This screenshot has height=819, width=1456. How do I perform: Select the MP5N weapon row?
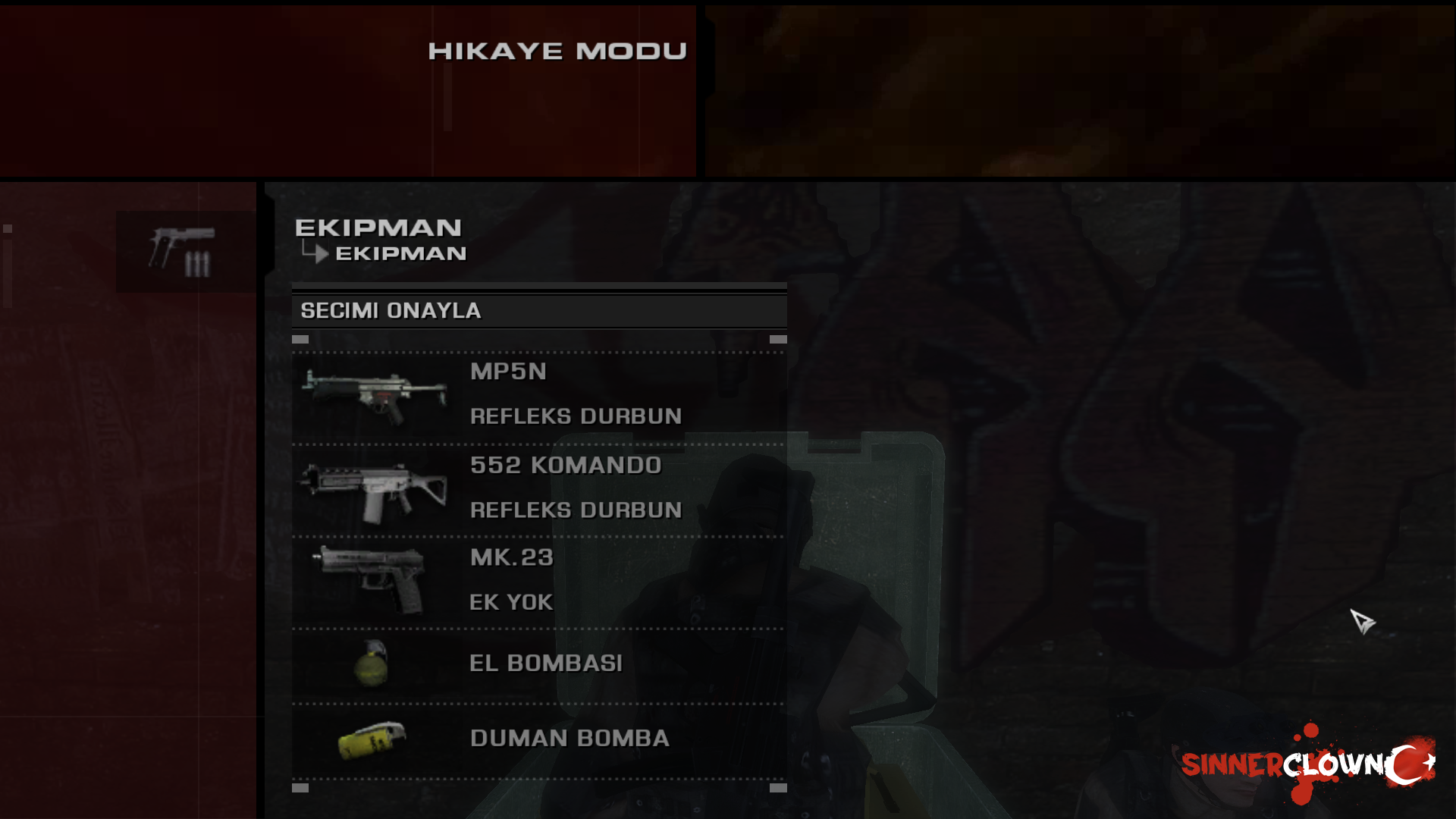coord(508,372)
